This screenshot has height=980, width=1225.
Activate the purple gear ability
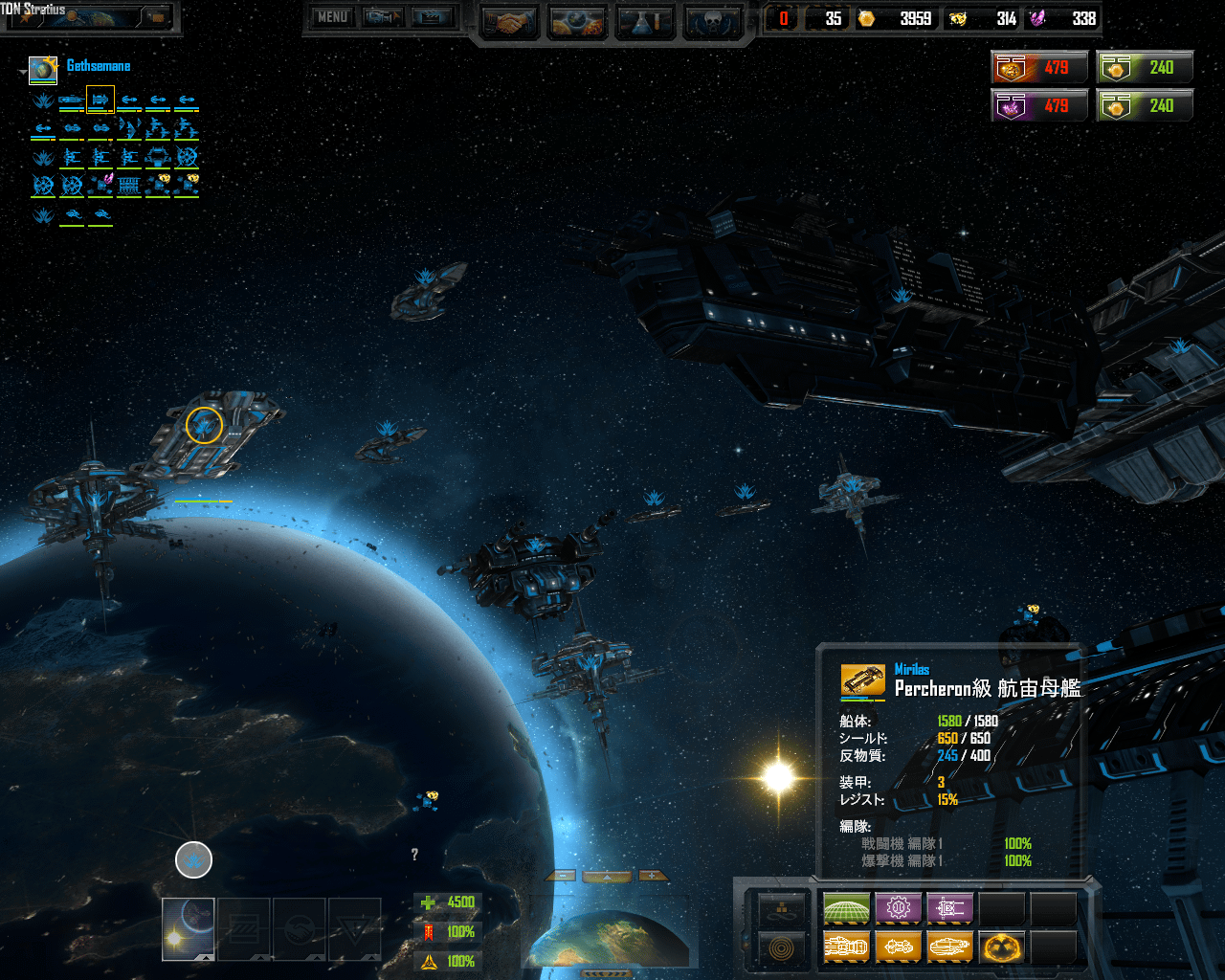[898, 907]
